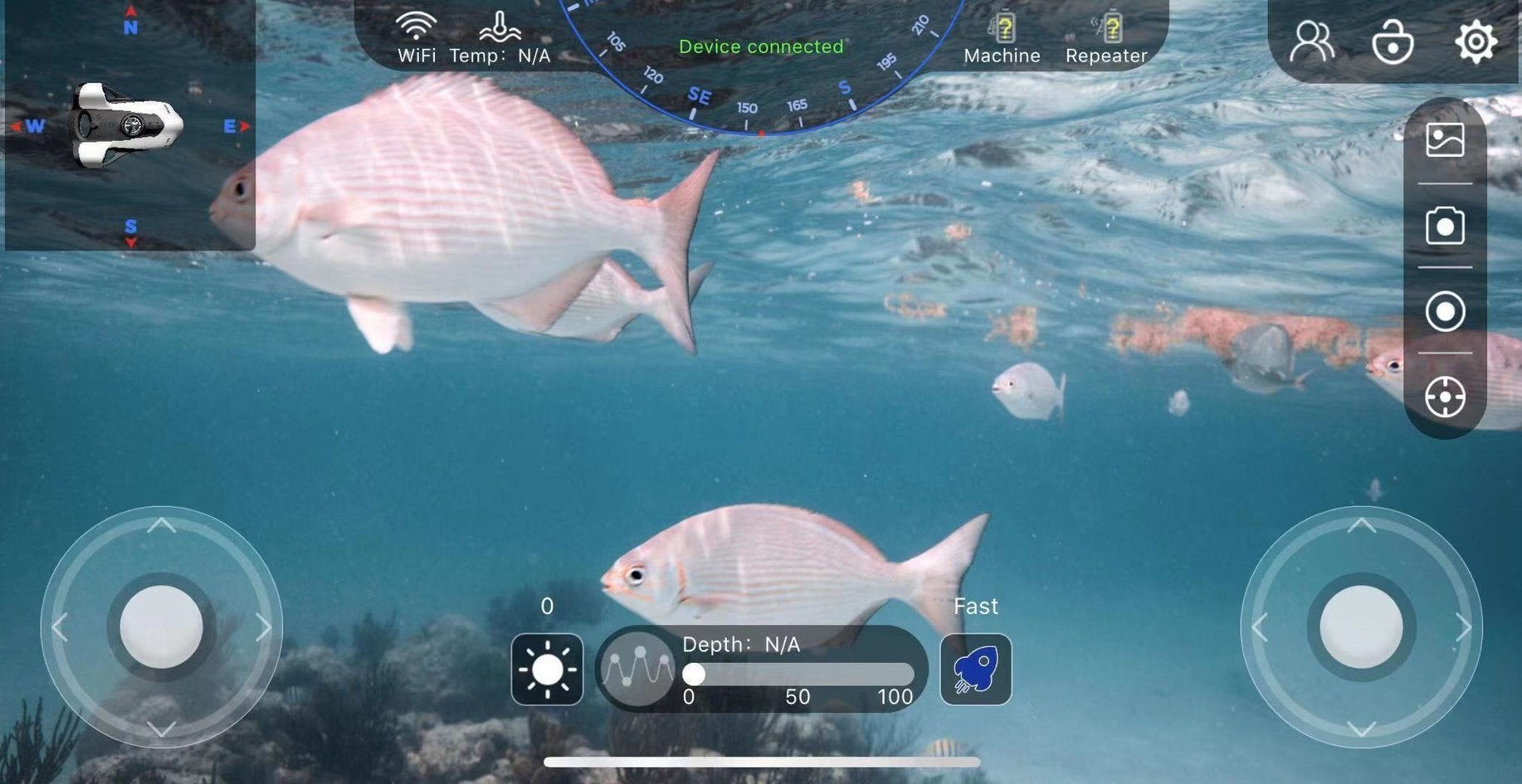1522x784 pixels.
Task: Activate the rocket Fast speed button
Action: [975, 670]
